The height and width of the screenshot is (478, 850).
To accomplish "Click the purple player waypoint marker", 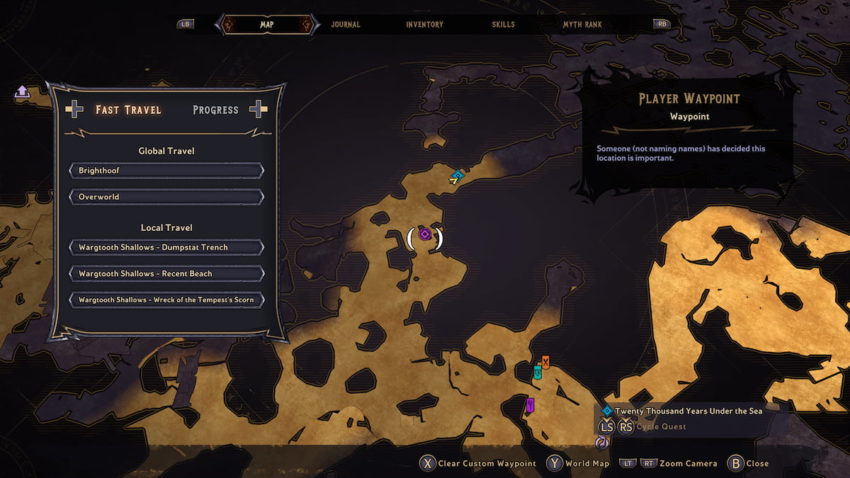I will pyautogui.click(x=425, y=235).
